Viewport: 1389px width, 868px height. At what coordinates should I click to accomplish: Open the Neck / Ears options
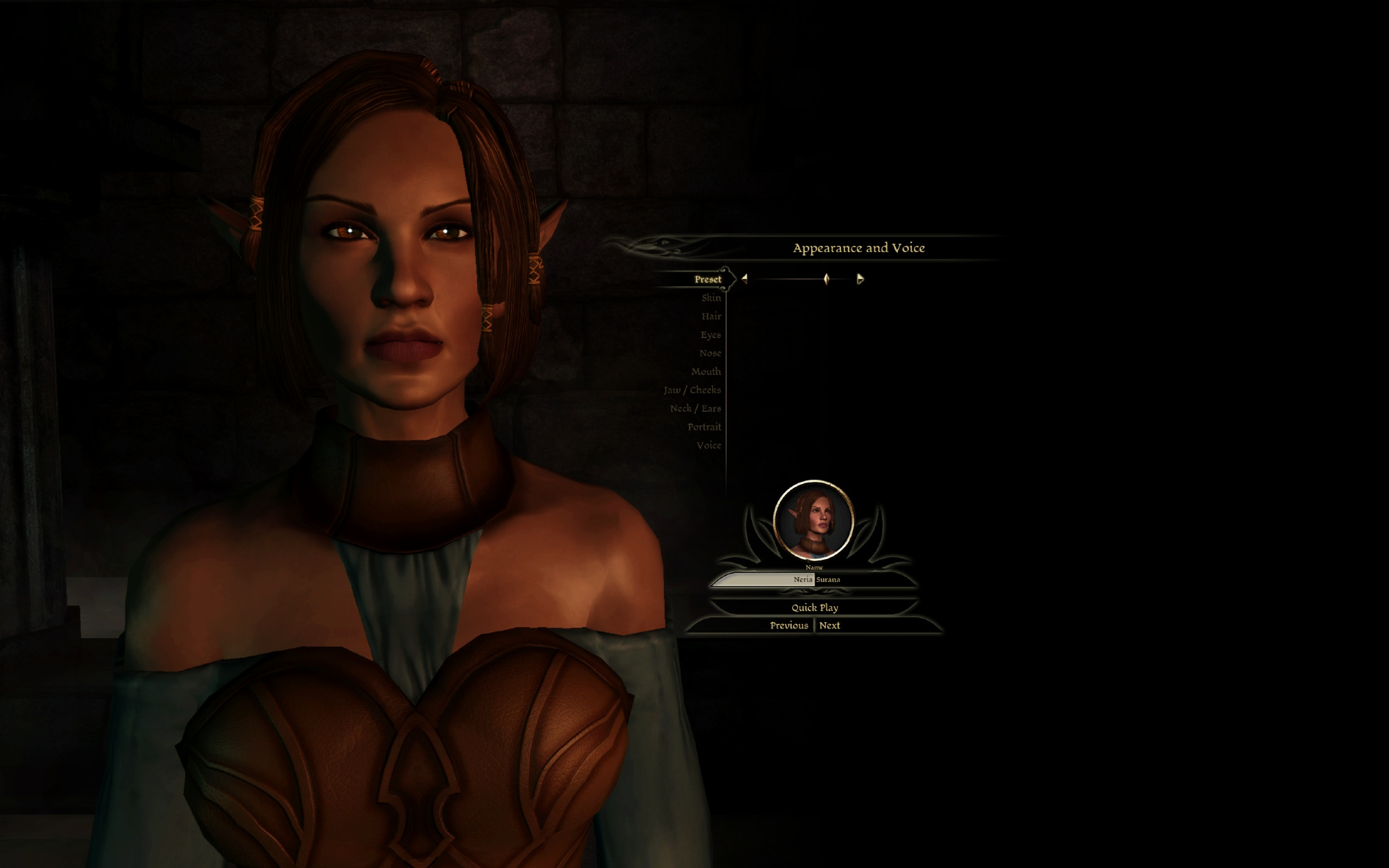pos(695,409)
